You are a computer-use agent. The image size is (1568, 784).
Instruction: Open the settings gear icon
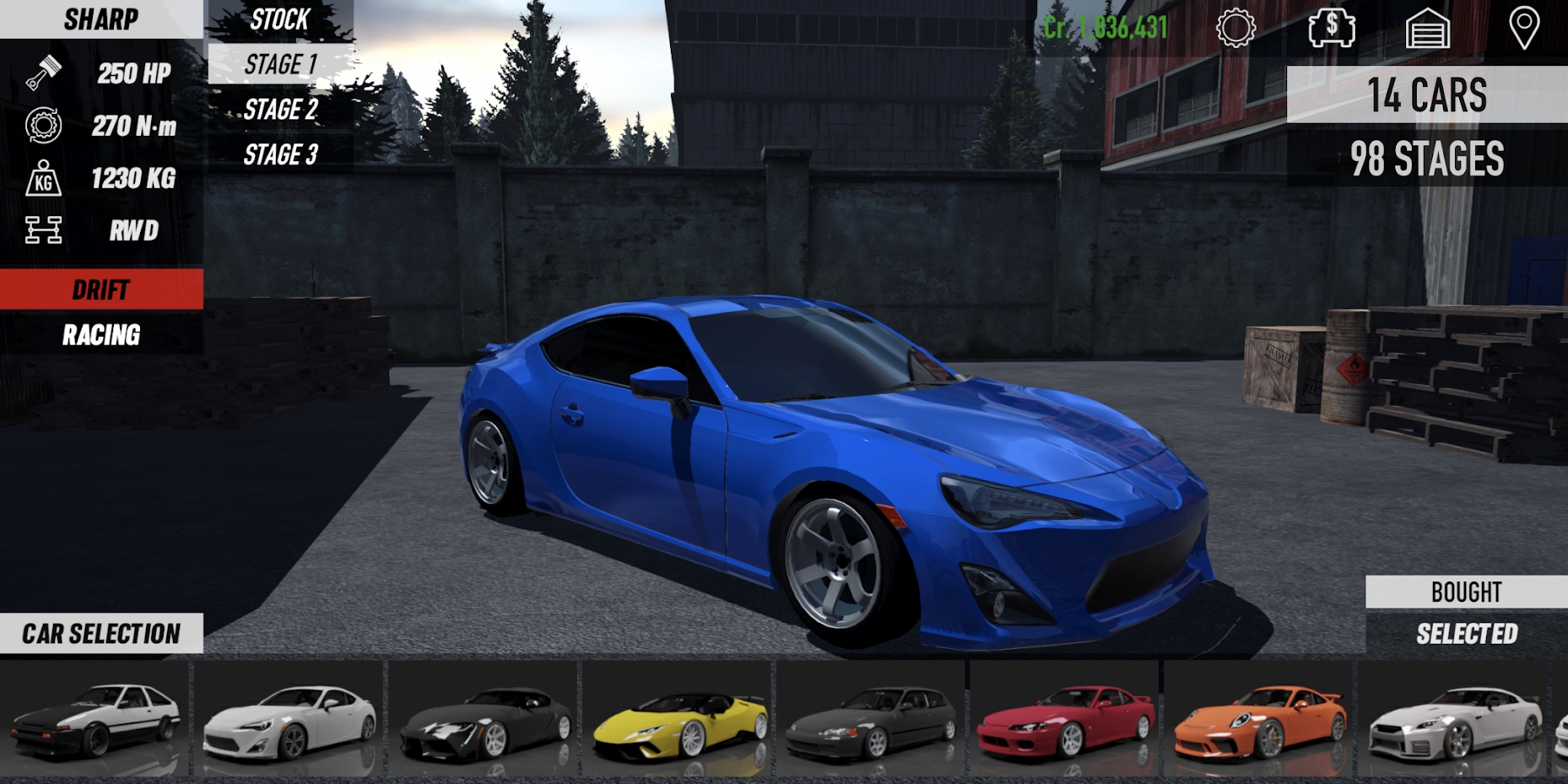[1235, 29]
